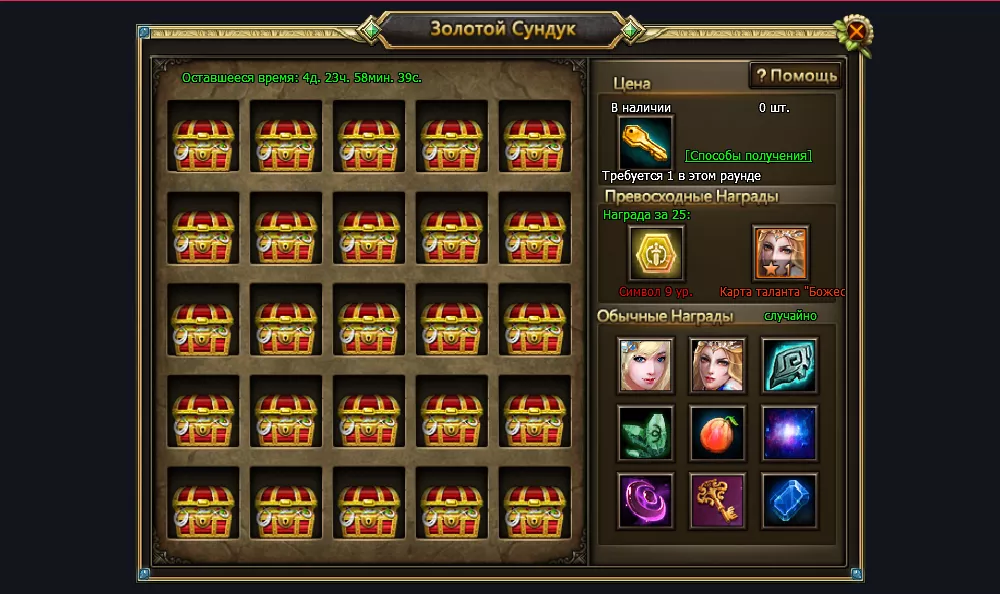1000x594 pixels.
Task: Select the golden key price icon
Action: 645,142
